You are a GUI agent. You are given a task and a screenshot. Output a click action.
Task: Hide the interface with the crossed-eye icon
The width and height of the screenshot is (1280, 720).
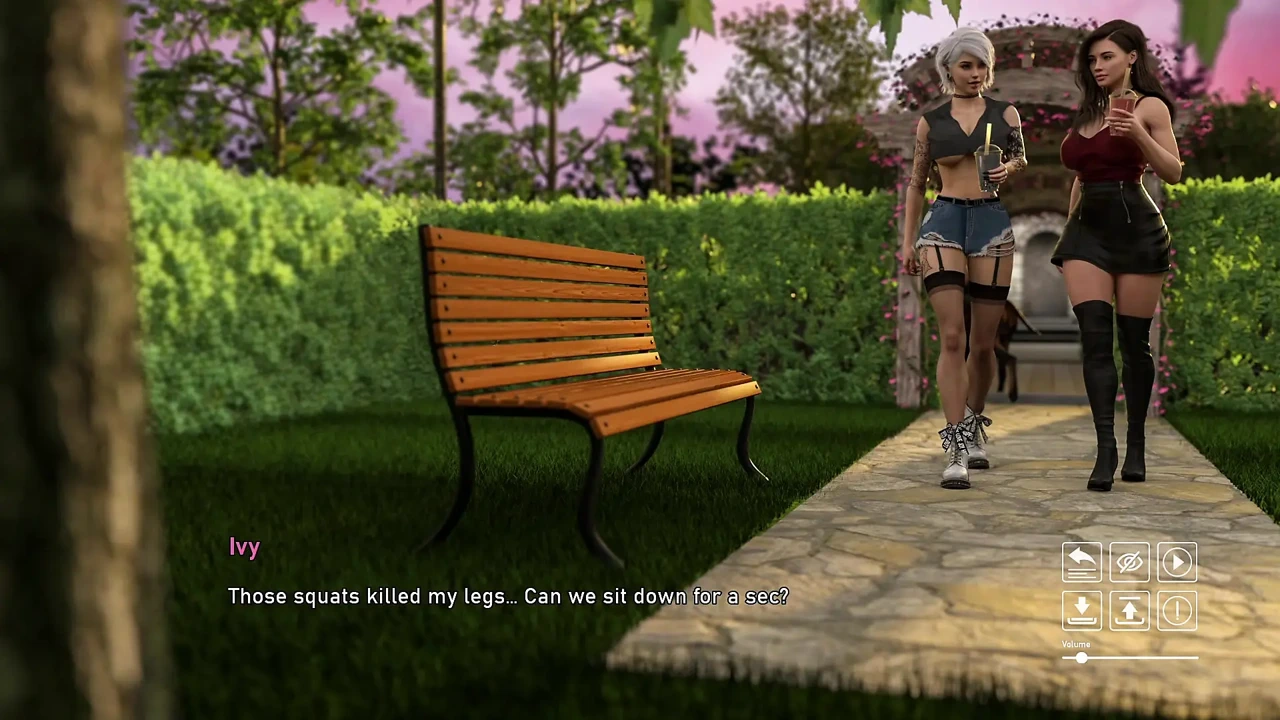tap(1129, 562)
